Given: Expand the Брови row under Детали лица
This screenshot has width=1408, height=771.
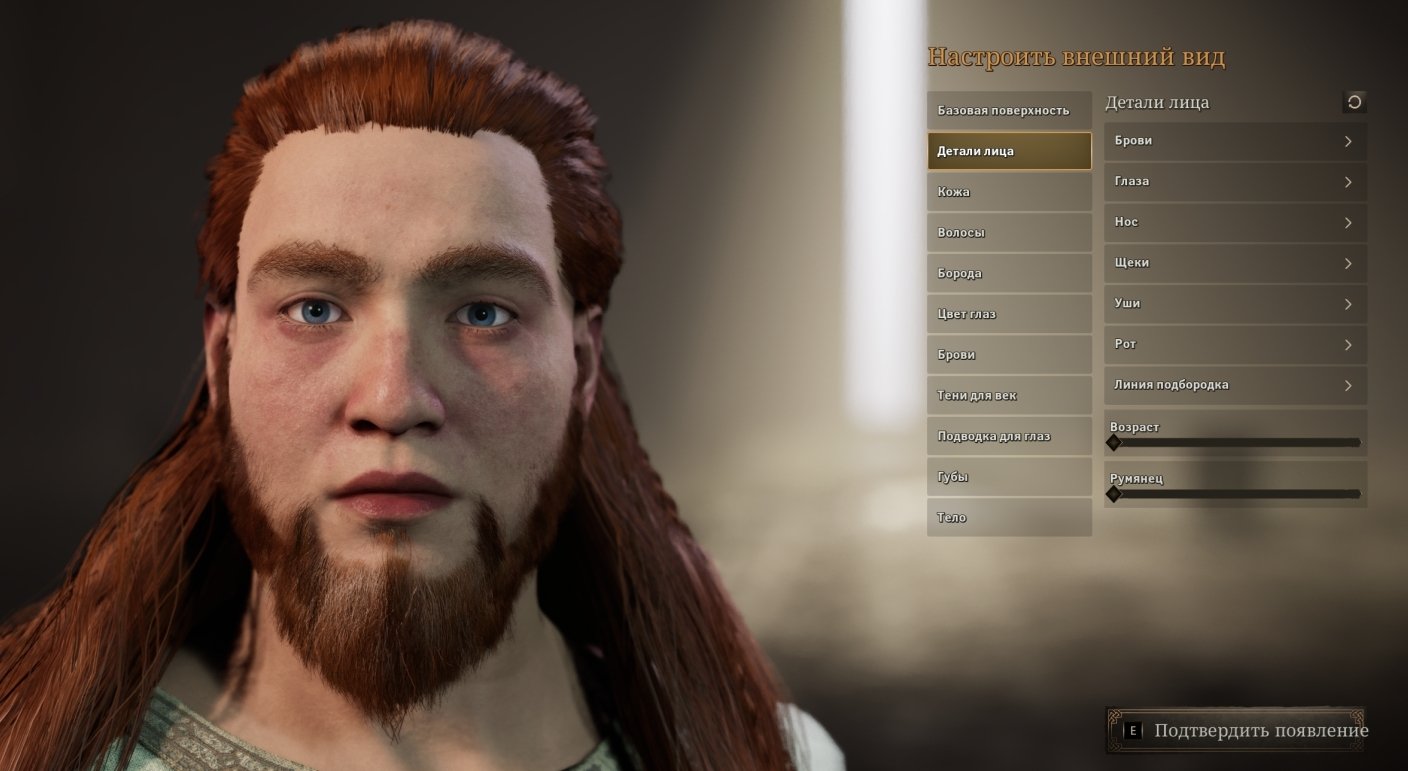Looking at the screenshot, I should (x=1234, y=141).
